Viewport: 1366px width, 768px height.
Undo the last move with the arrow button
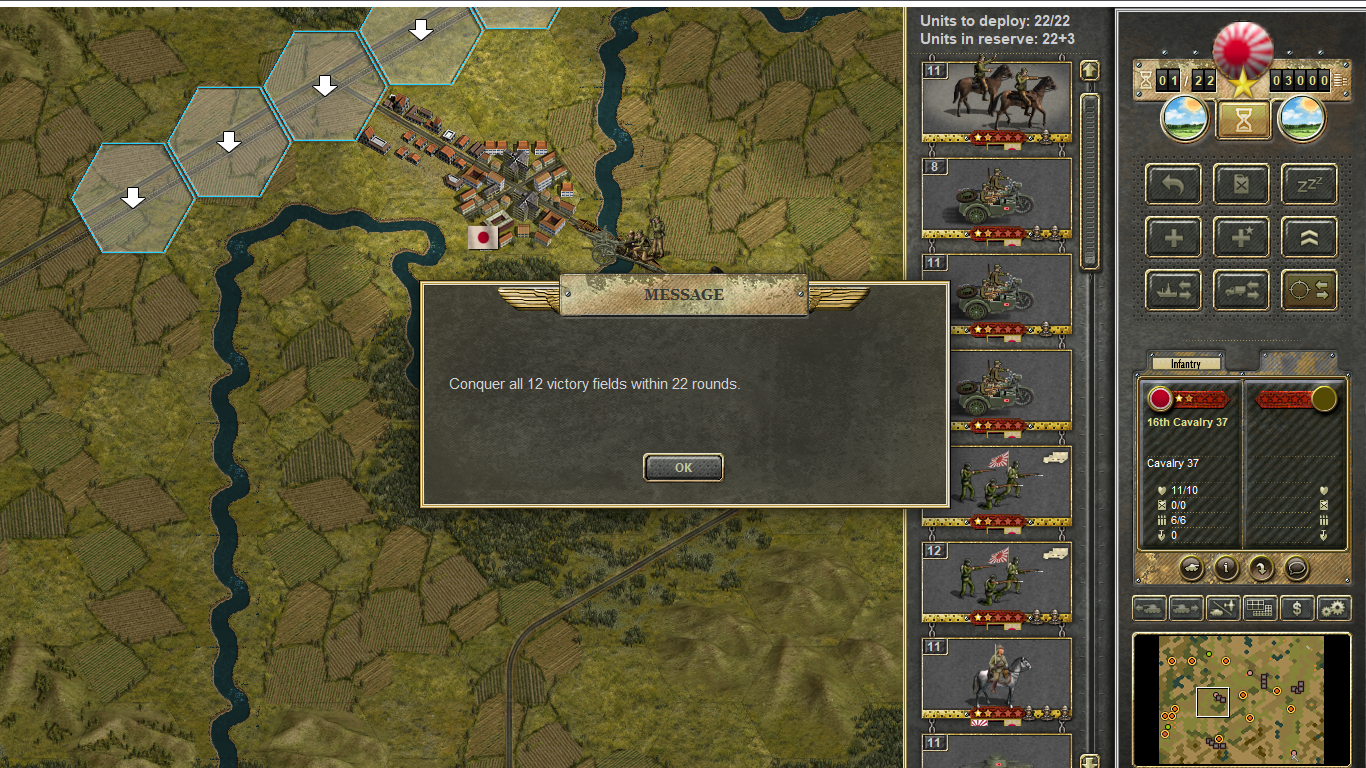[x=1174, y=184]
